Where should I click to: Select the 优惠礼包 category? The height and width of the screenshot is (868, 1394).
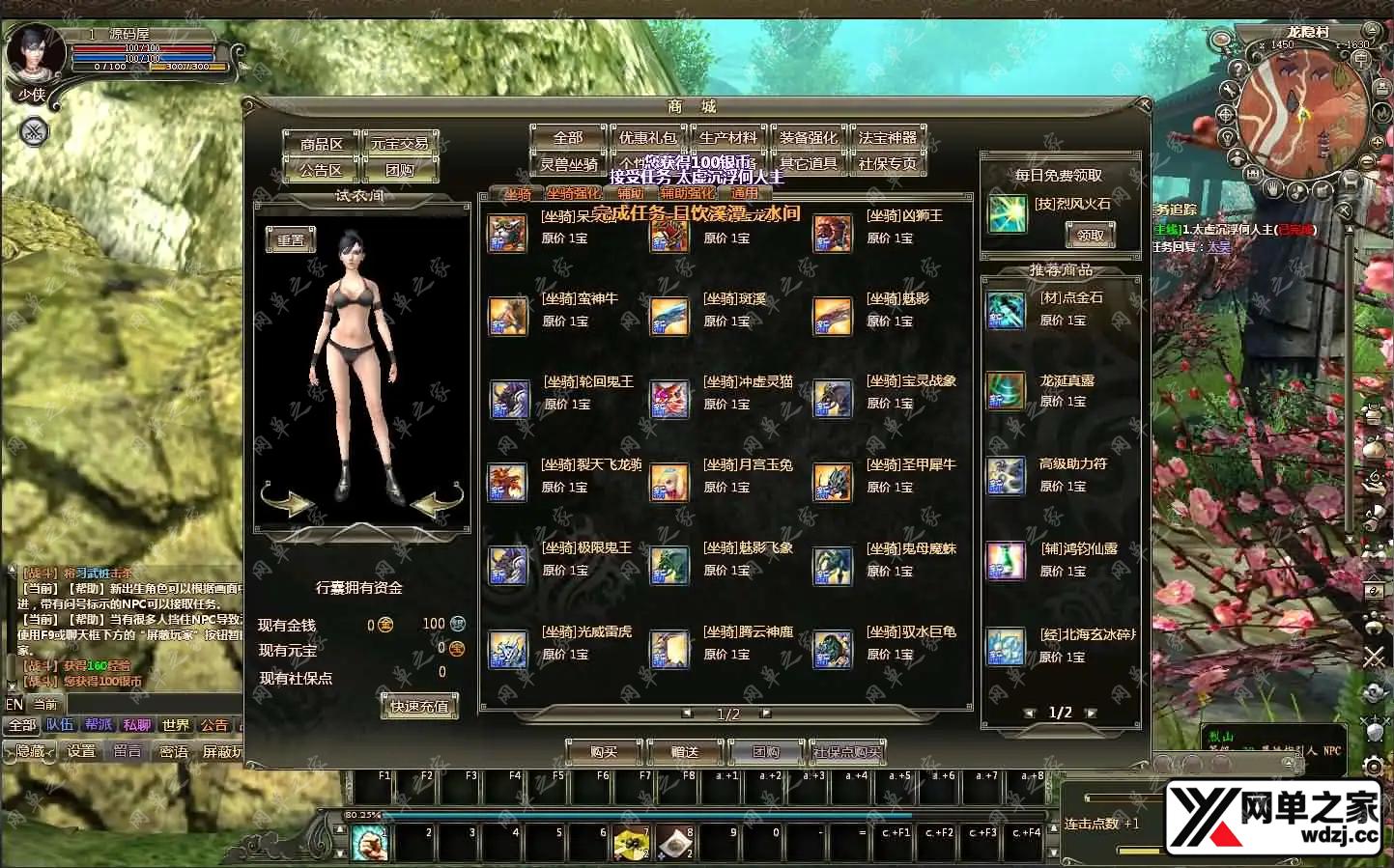[x=647, y=138]
